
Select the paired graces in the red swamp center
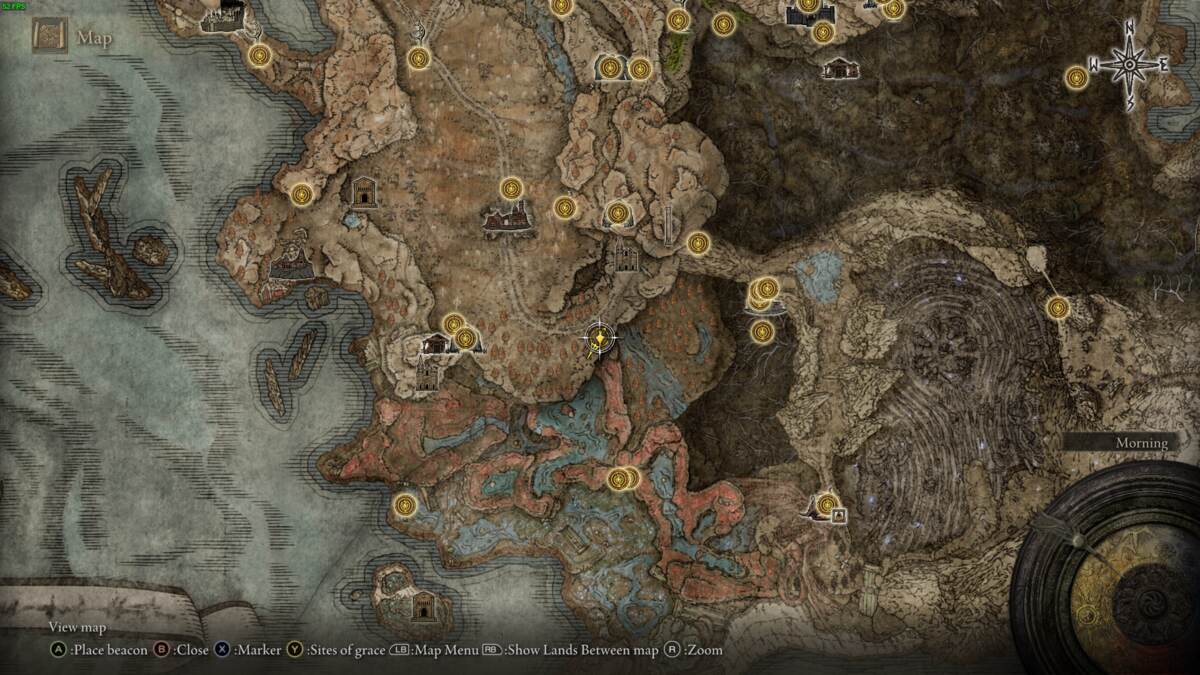coord(622,479)
